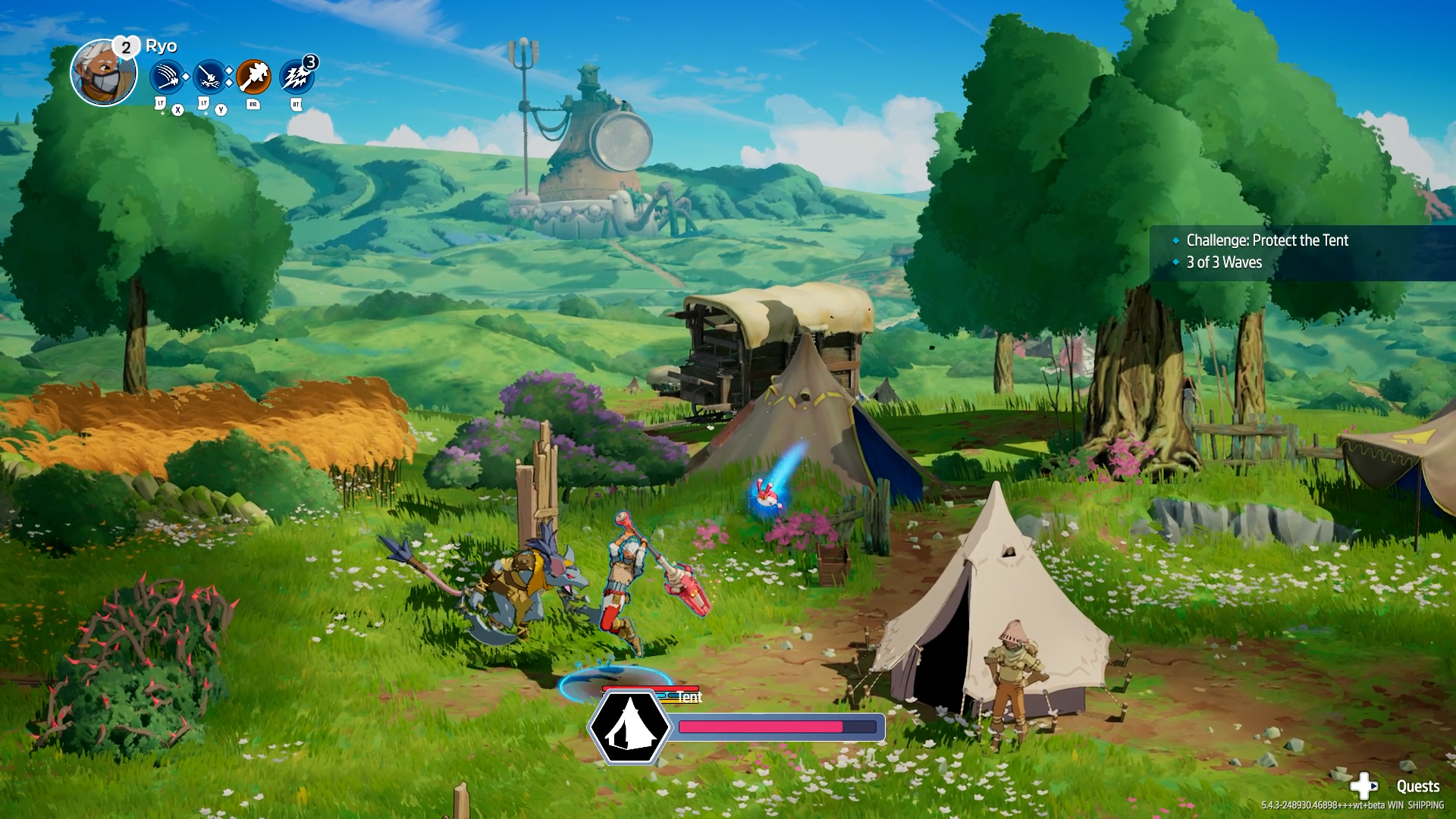Image resolution: width=1456 pixels, height=819 pixels.
Task: Trigger the lightning dash ability icon
Action: (x=297, y=77)
